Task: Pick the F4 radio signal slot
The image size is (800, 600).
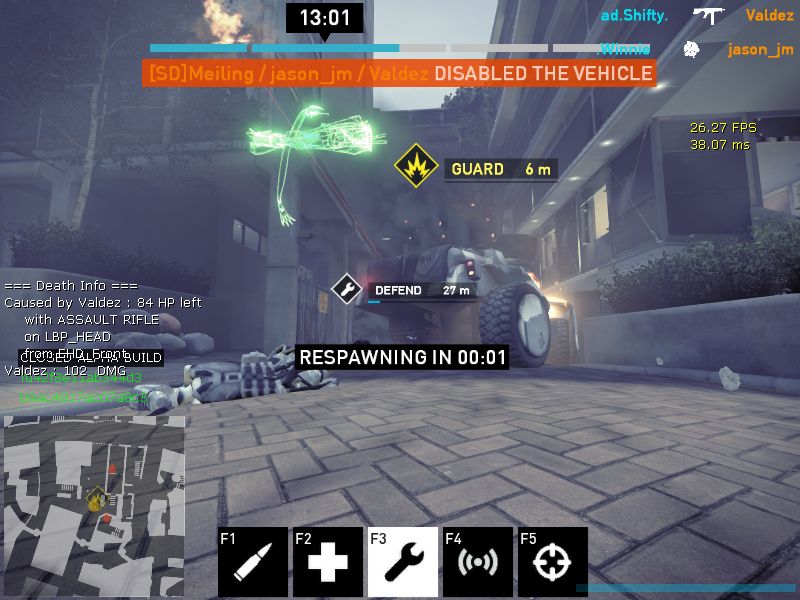Action: (x=478, y=562)
